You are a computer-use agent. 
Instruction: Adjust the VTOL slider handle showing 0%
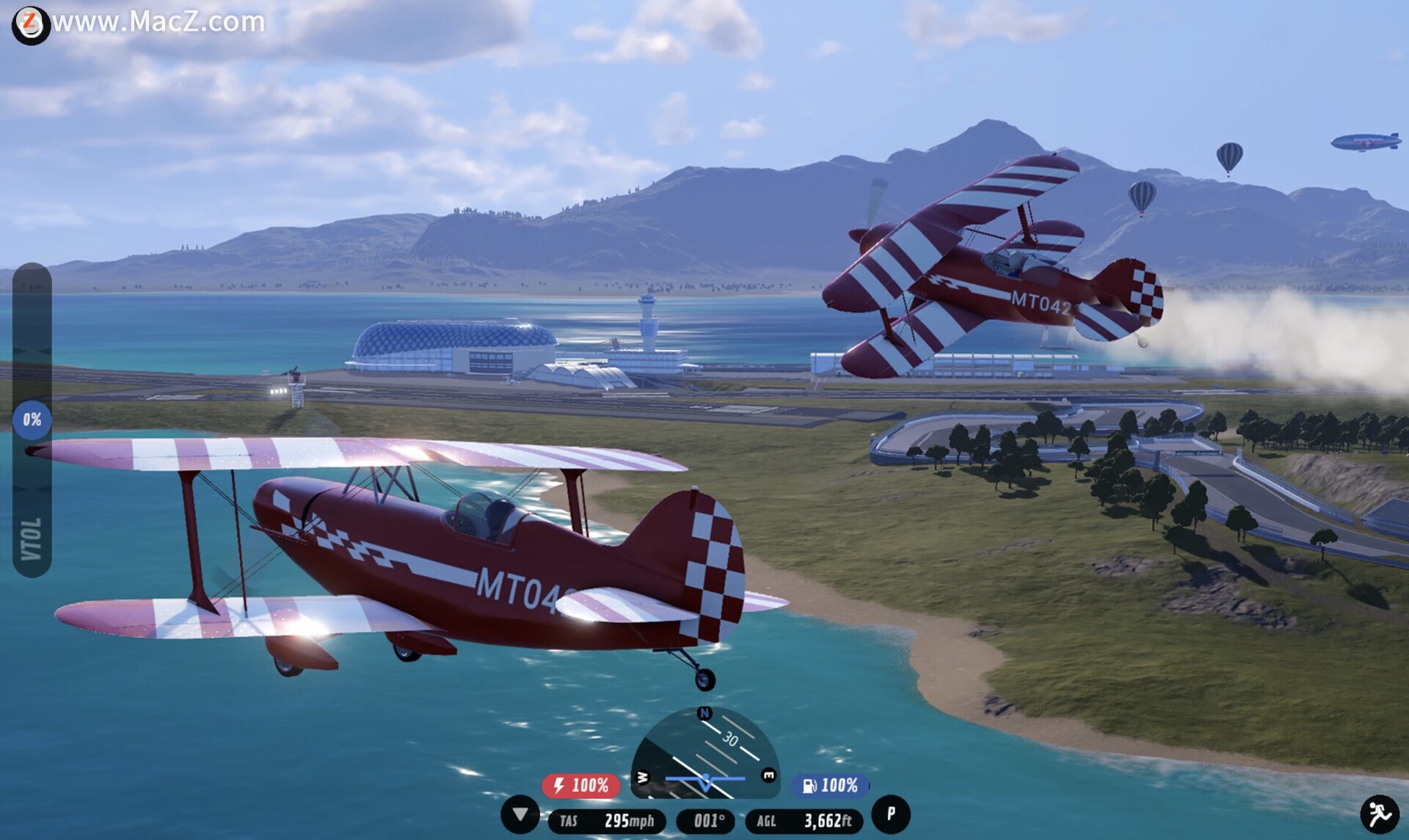(x=32, y=420)
